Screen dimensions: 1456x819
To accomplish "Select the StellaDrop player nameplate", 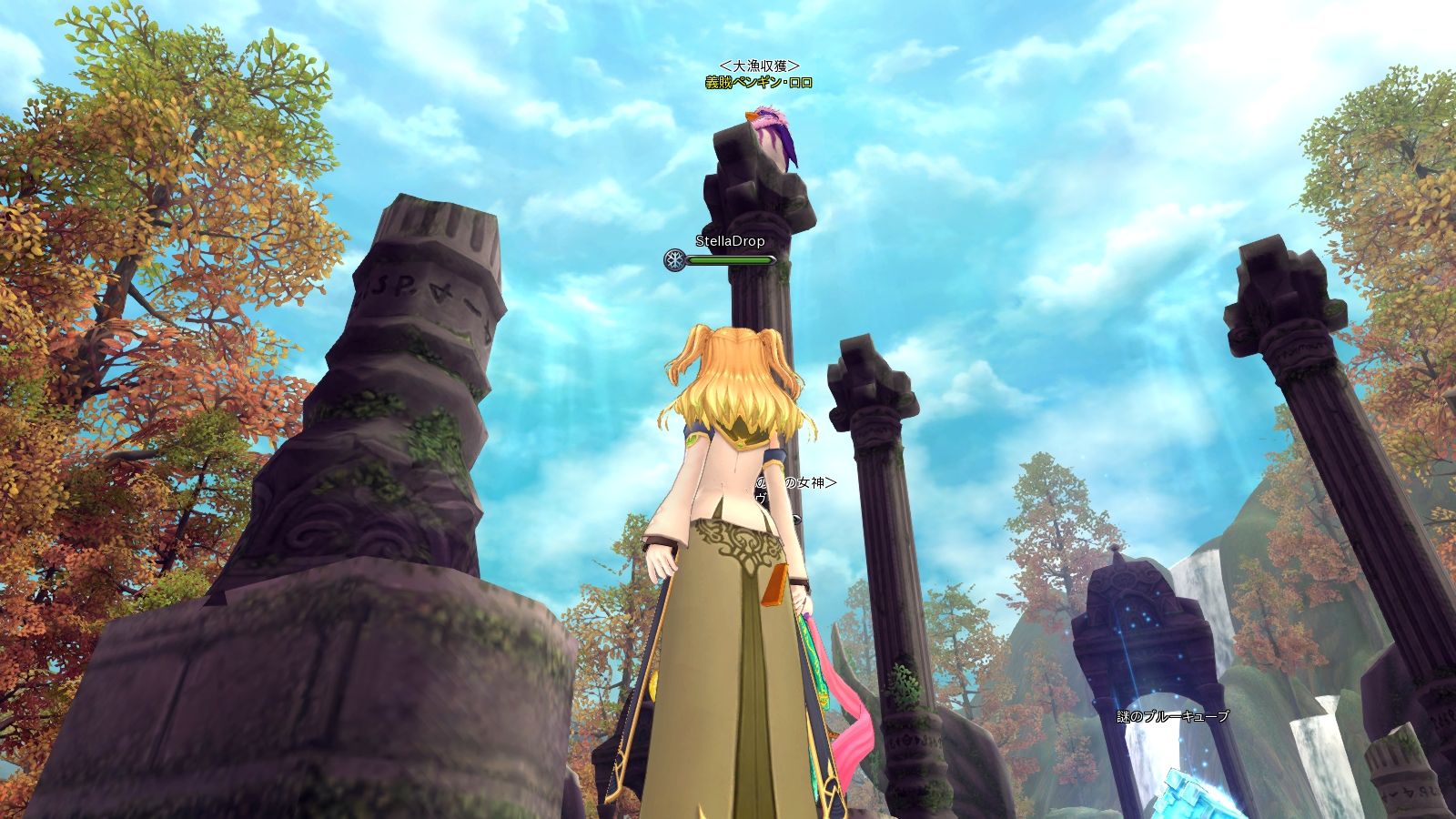I will (730, 241).
